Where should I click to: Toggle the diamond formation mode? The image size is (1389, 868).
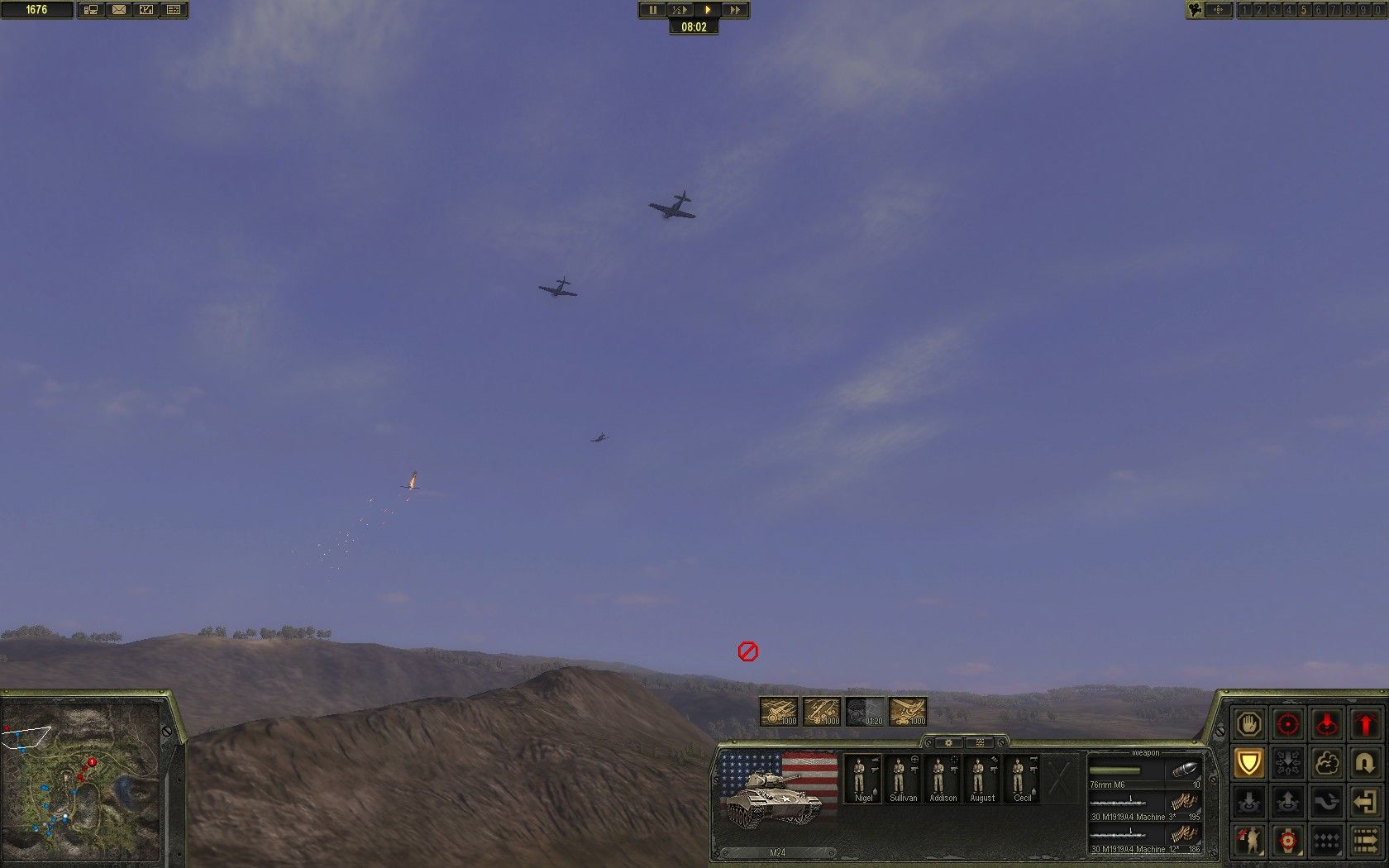1326,840
